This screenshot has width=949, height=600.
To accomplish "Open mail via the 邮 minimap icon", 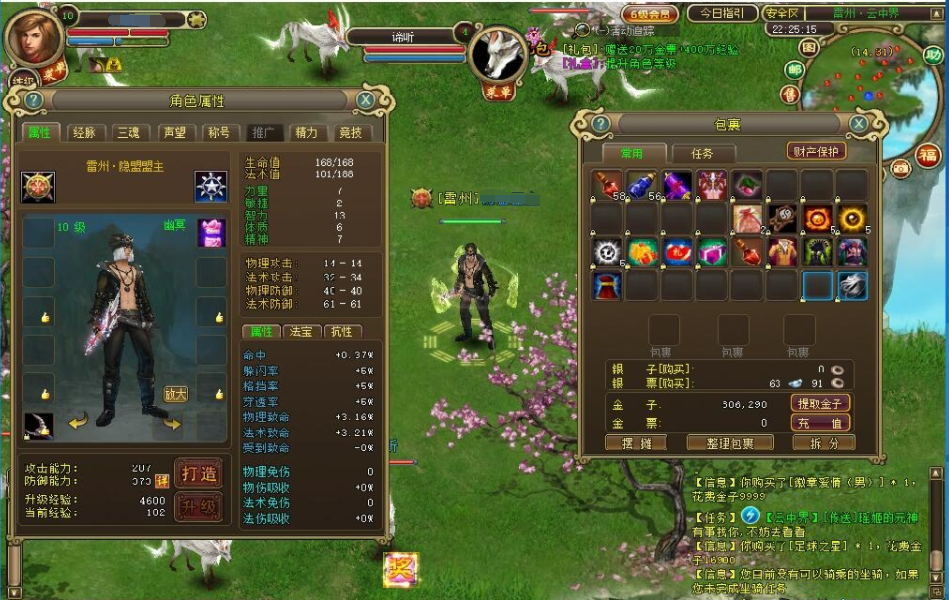I will (793, 70).
